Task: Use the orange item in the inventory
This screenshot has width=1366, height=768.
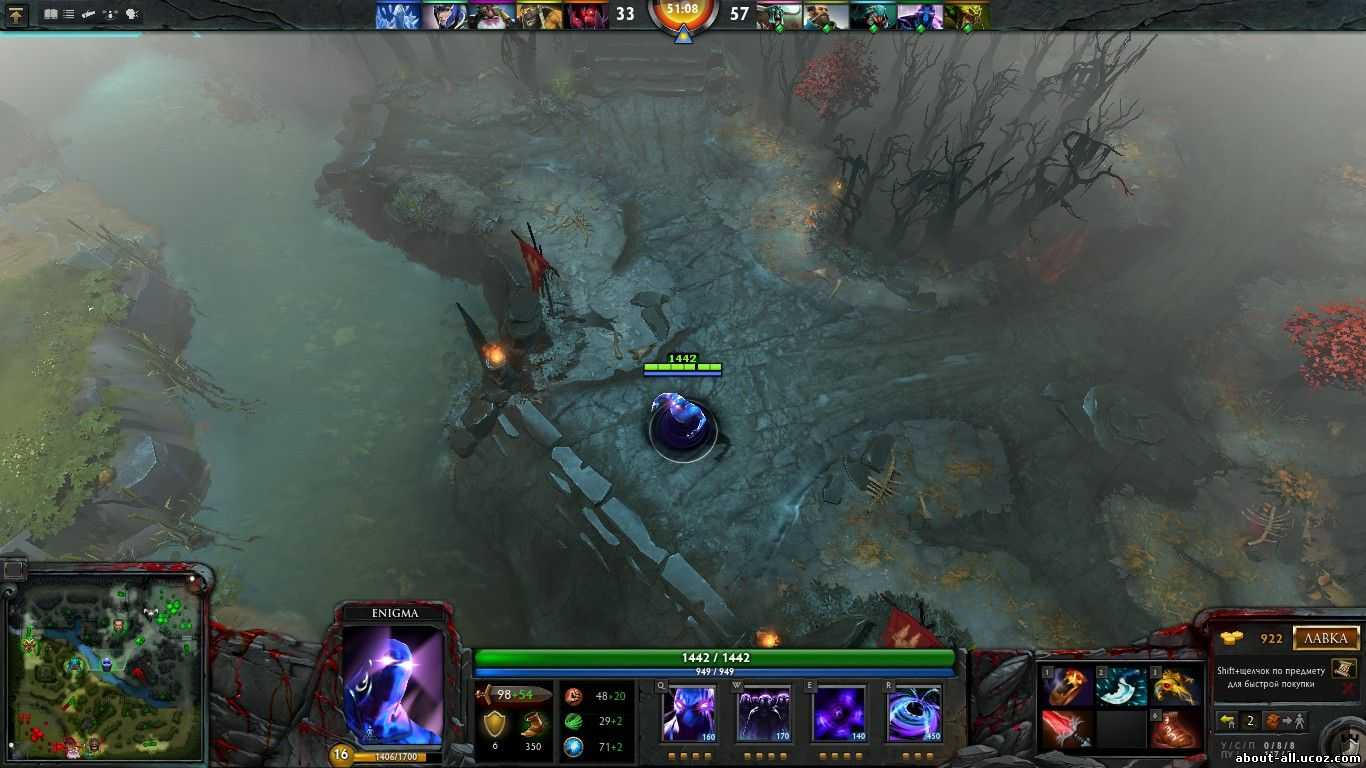Action: pyautogui.click(x=1066, y=687)
